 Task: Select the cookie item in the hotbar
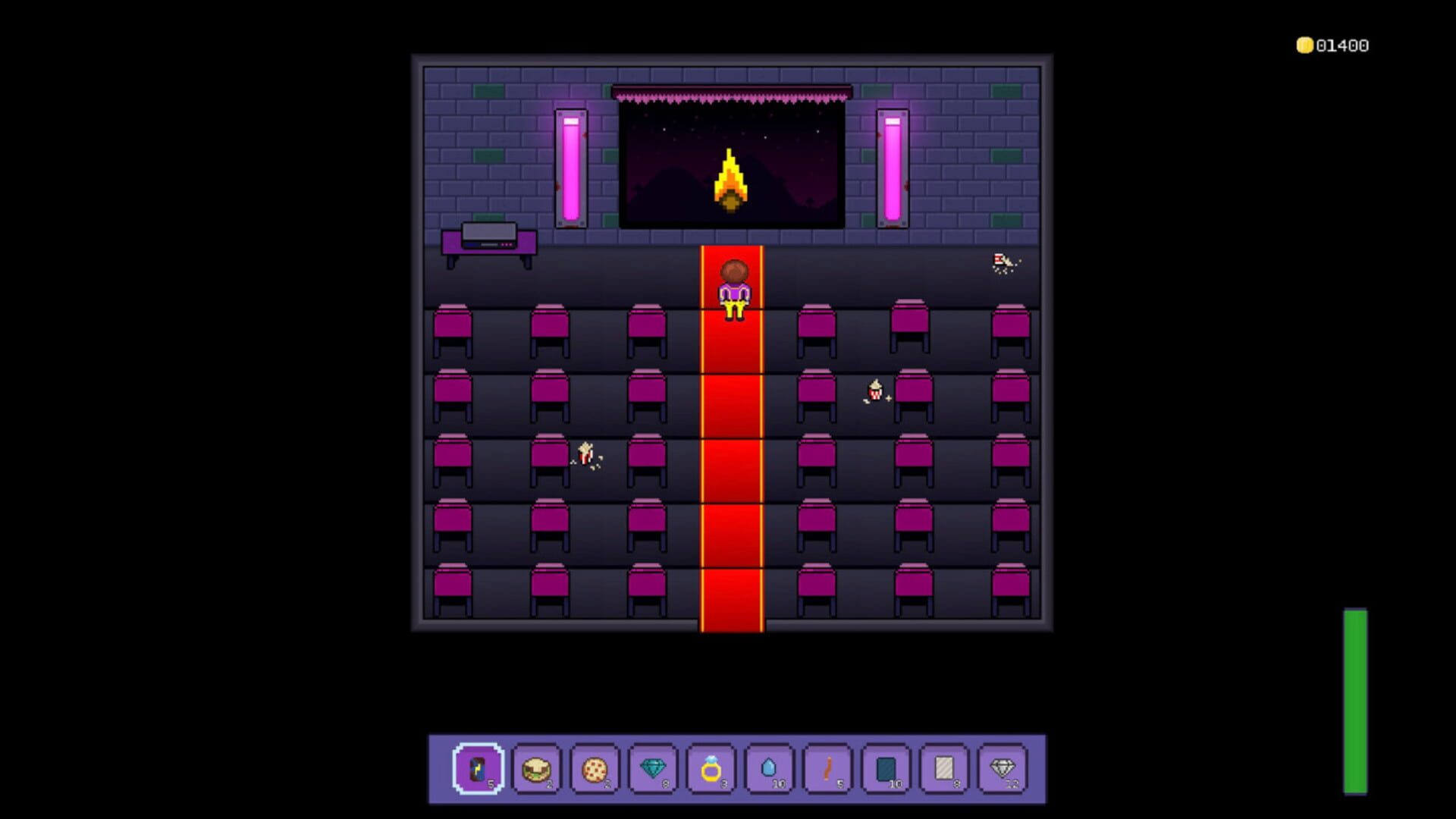tap(596, 769)
